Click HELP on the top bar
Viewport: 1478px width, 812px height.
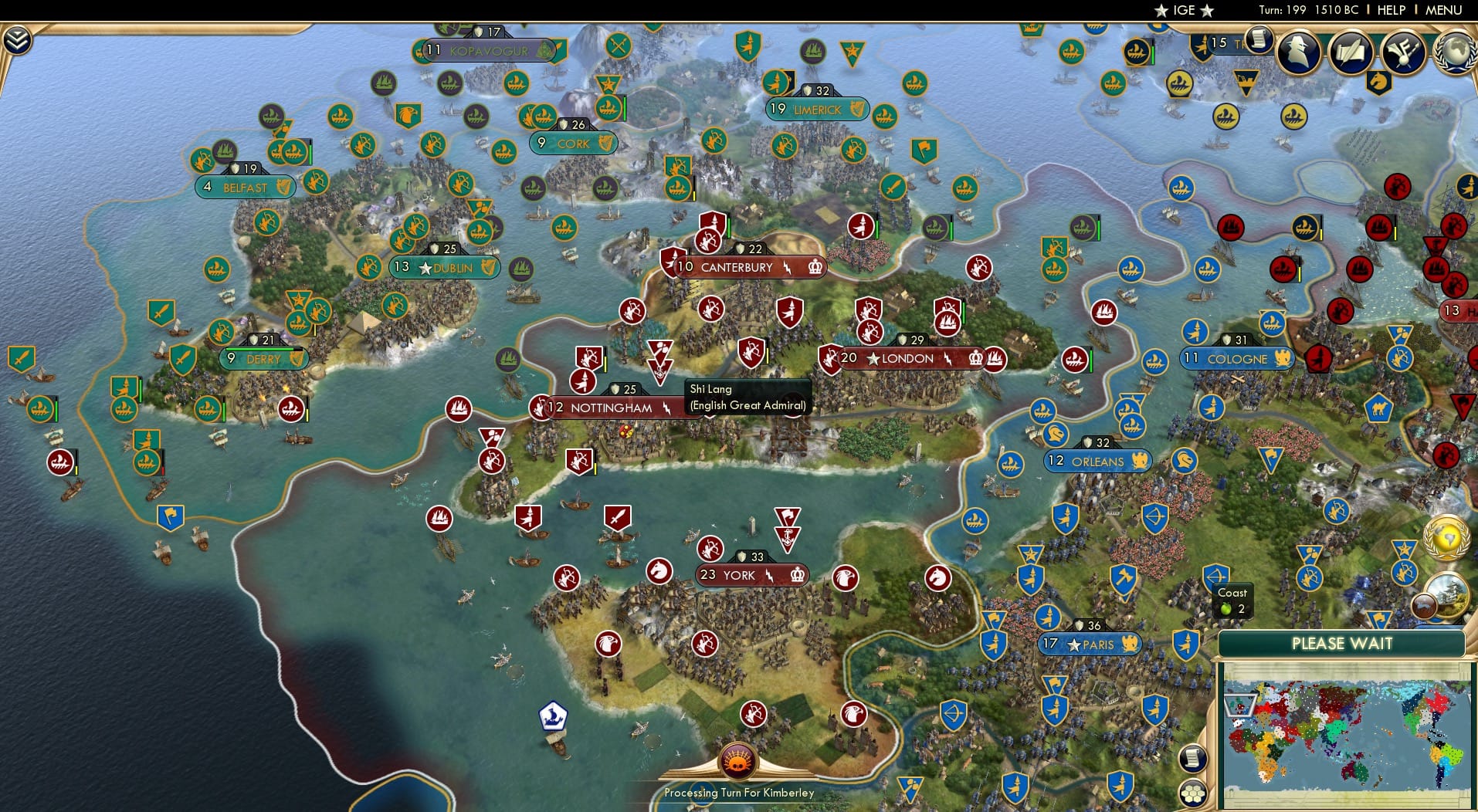[x=1390, y=10]
